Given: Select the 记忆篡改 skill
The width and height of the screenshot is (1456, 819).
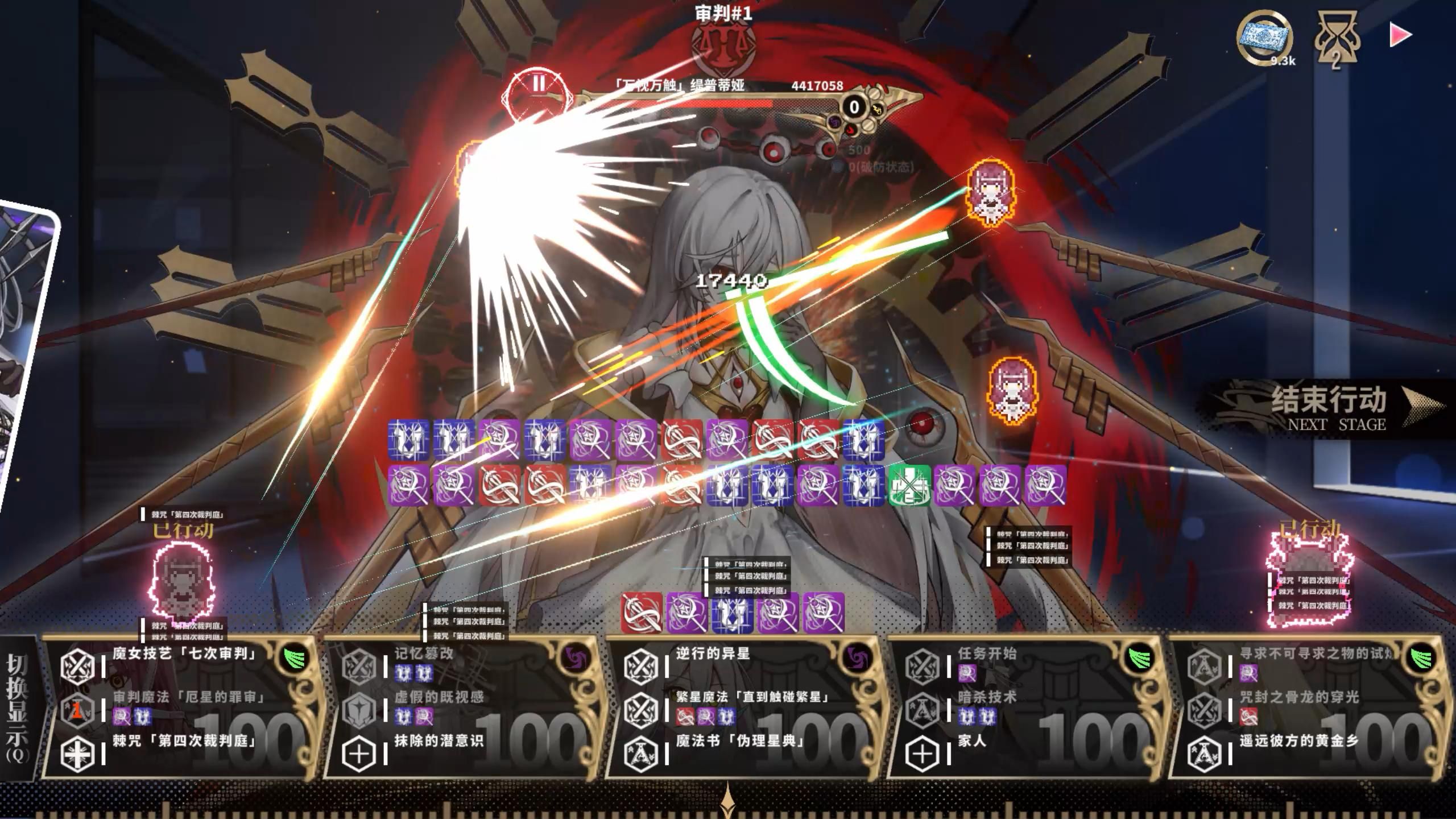Looking at the screenshot, I should 424,654.
